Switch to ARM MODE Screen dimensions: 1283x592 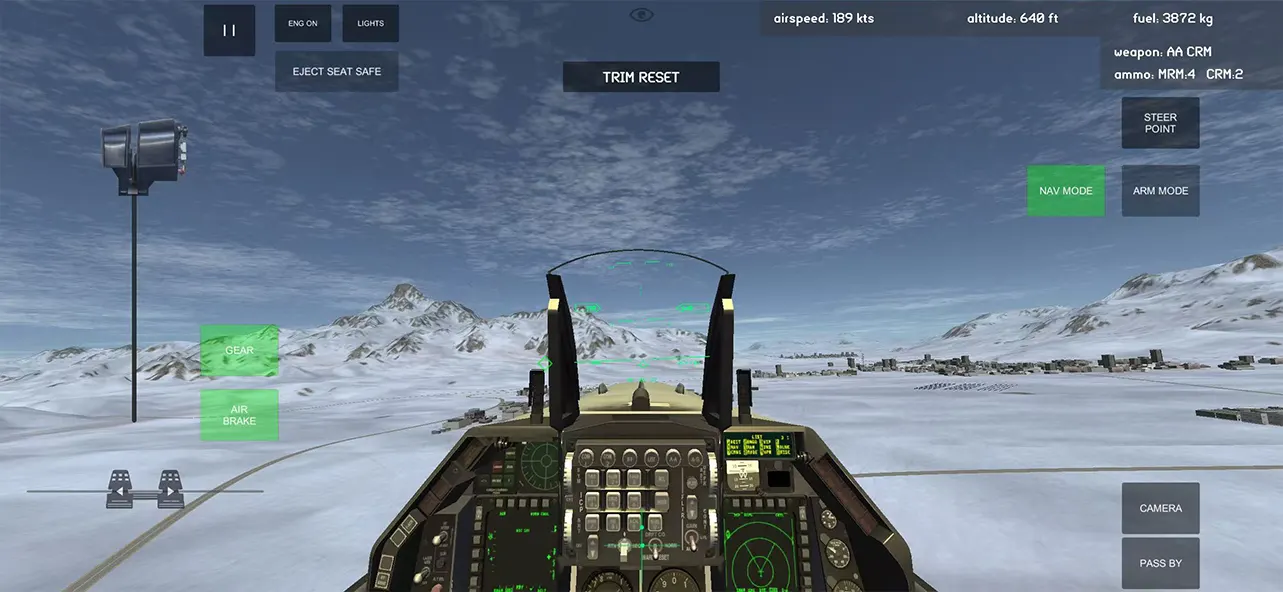(x=1160, y=191)
